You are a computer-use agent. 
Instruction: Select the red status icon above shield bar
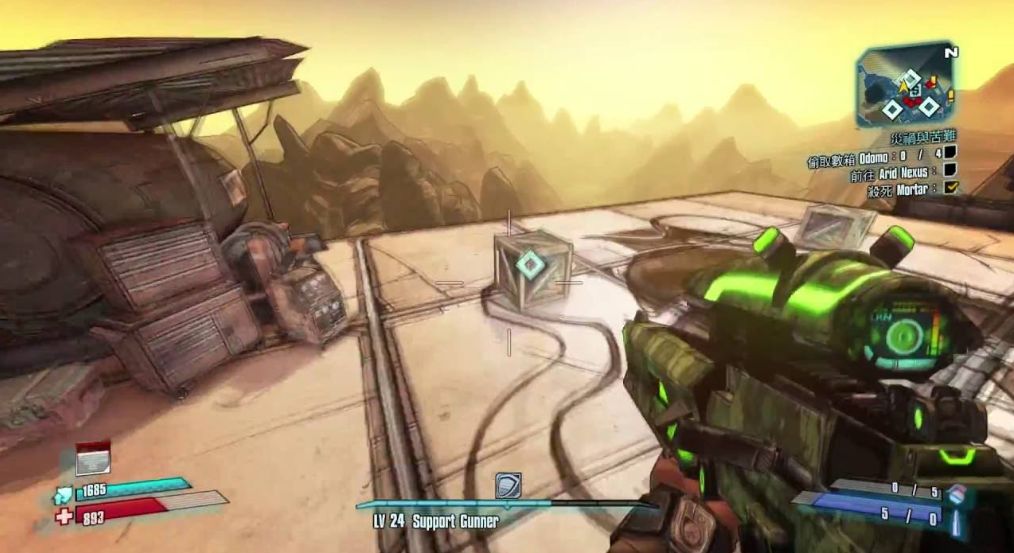[92, 458]
